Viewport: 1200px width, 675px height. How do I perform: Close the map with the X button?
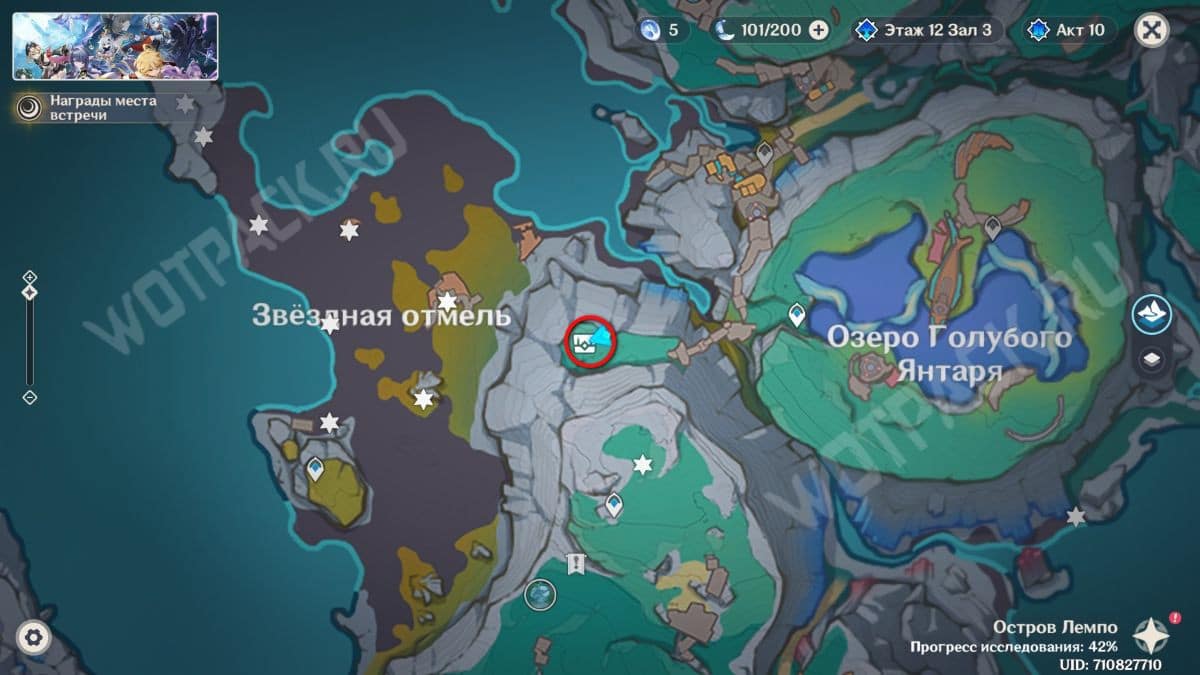1152,30
